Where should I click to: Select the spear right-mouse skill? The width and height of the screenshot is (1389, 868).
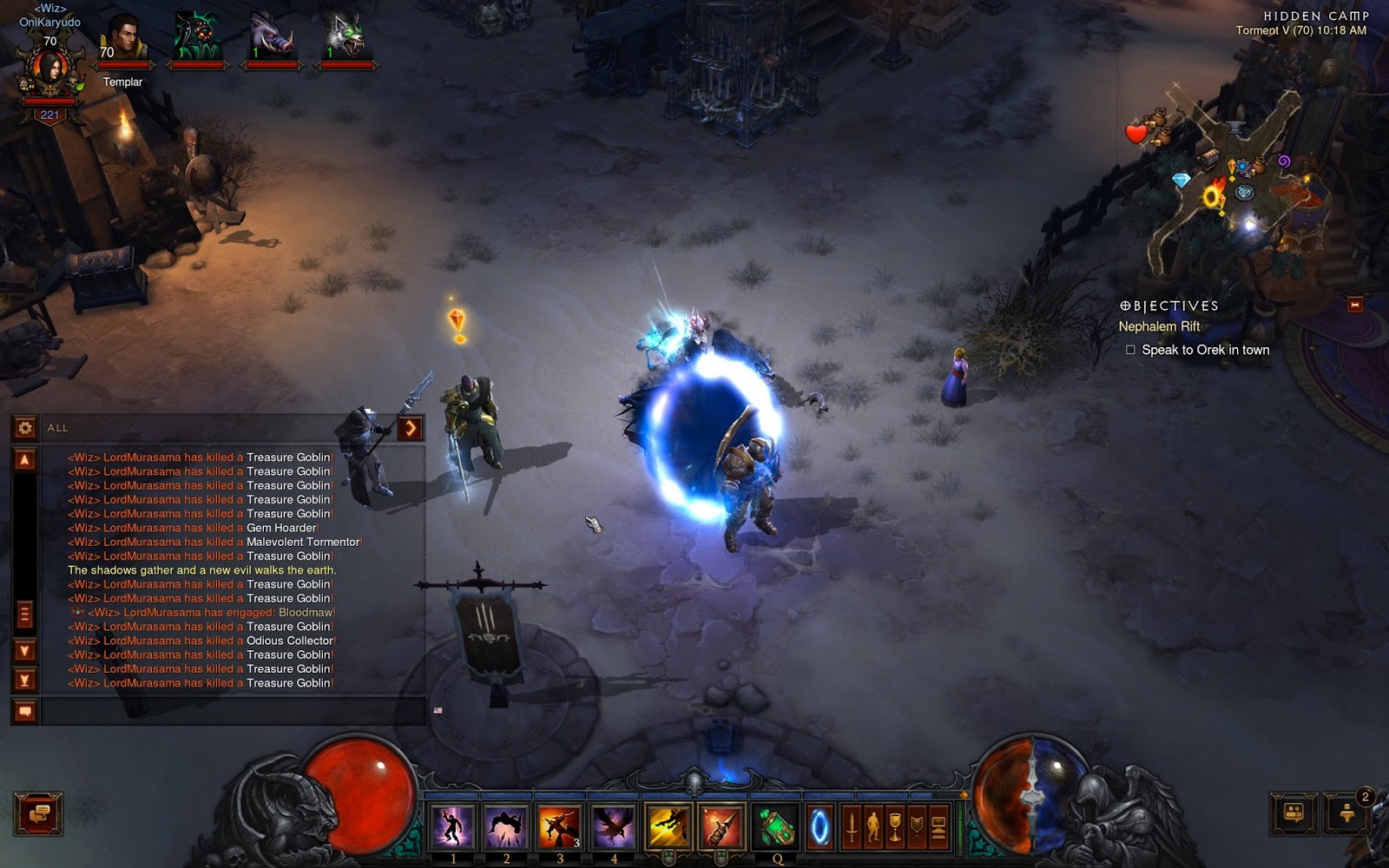point(721,825)
